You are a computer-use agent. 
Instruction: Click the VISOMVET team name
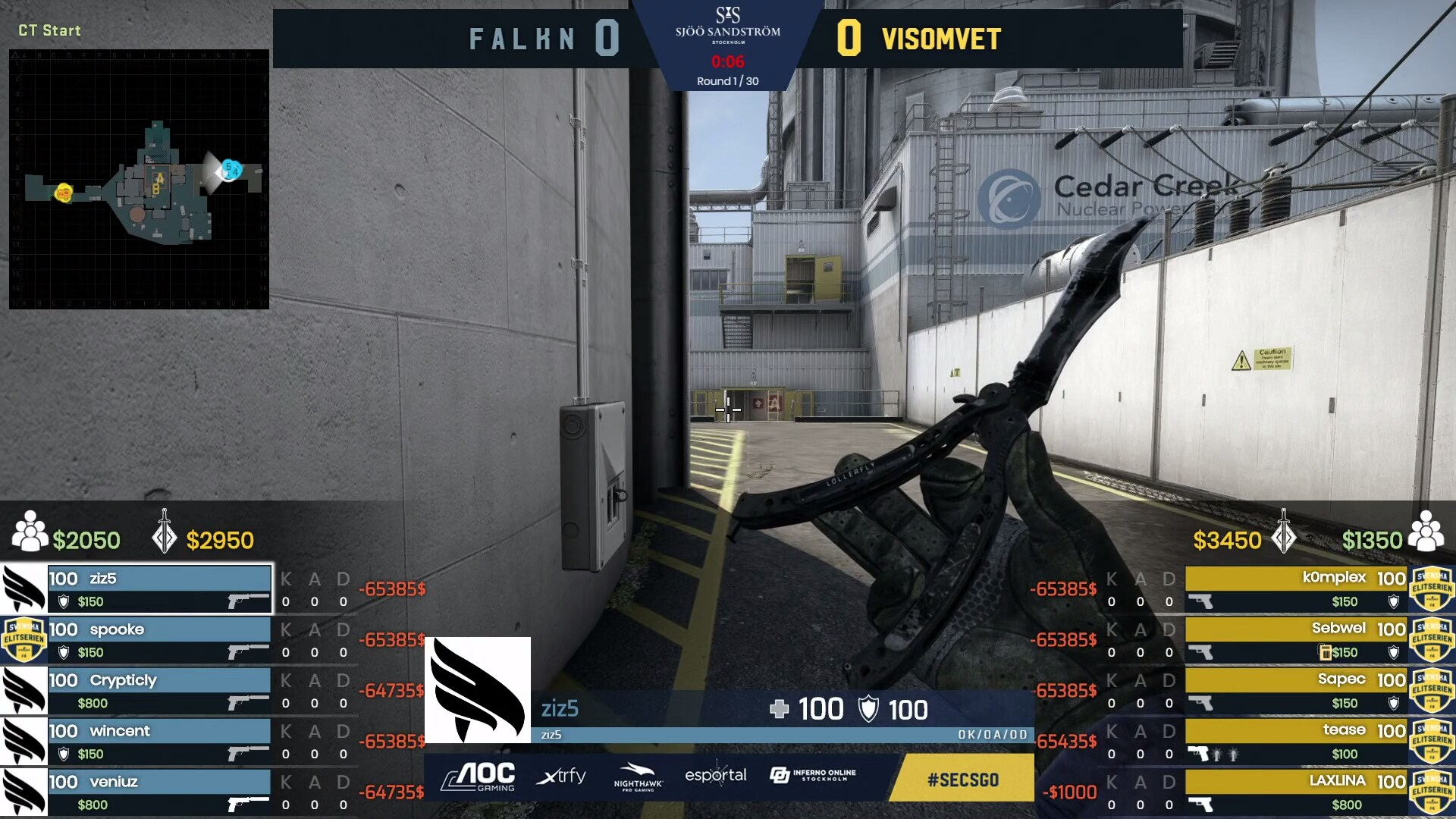[x=941, y=39]
